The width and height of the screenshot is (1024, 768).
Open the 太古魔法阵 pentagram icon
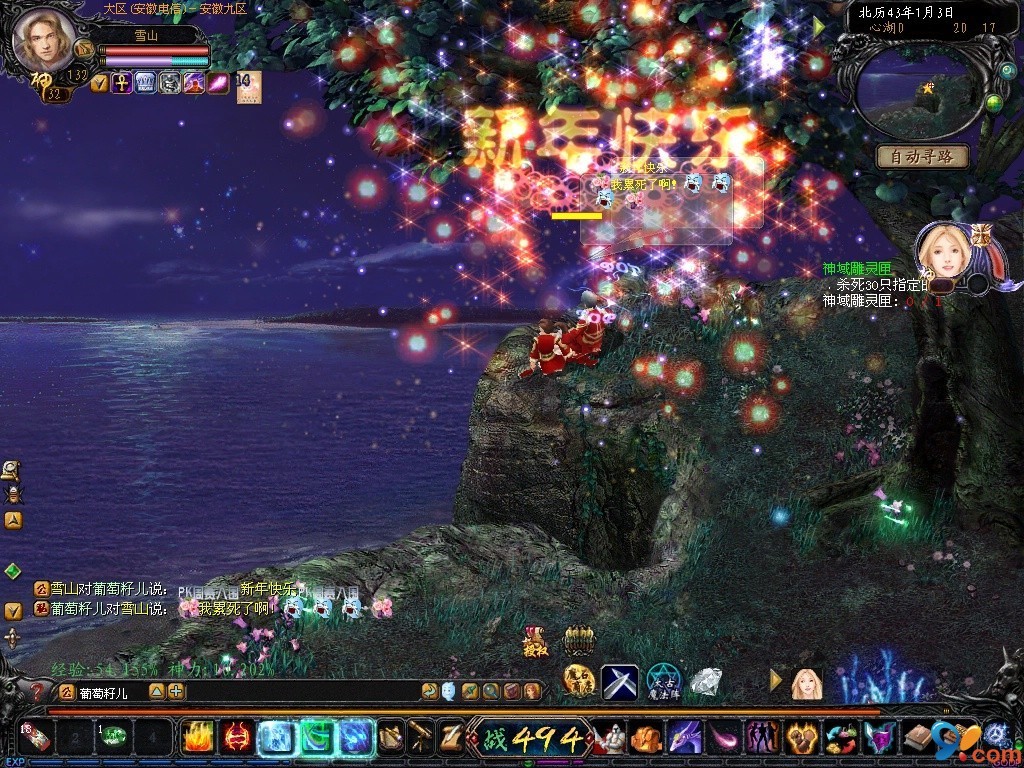coord(663,683)
